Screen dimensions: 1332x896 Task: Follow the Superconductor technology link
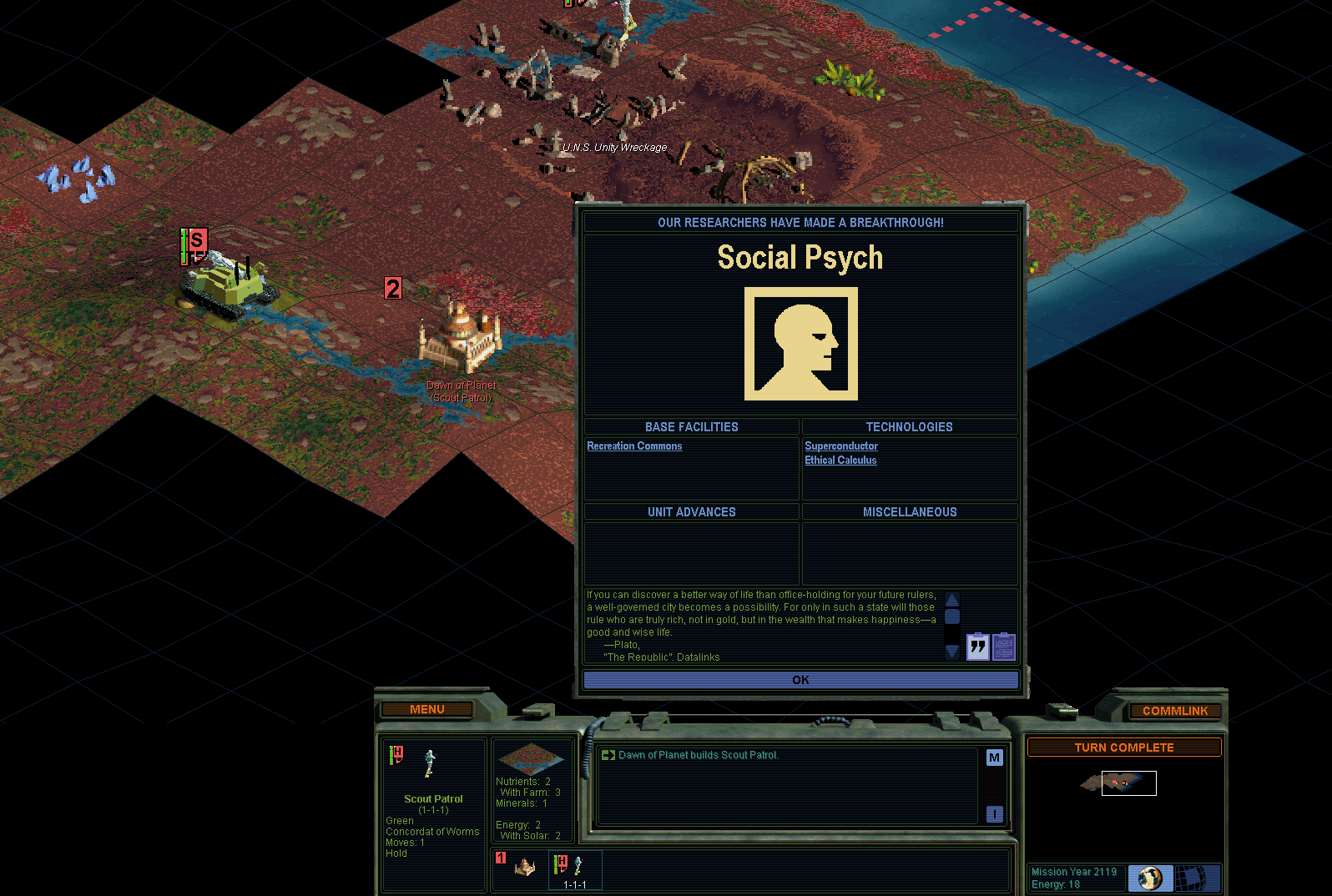coord(840,446)
